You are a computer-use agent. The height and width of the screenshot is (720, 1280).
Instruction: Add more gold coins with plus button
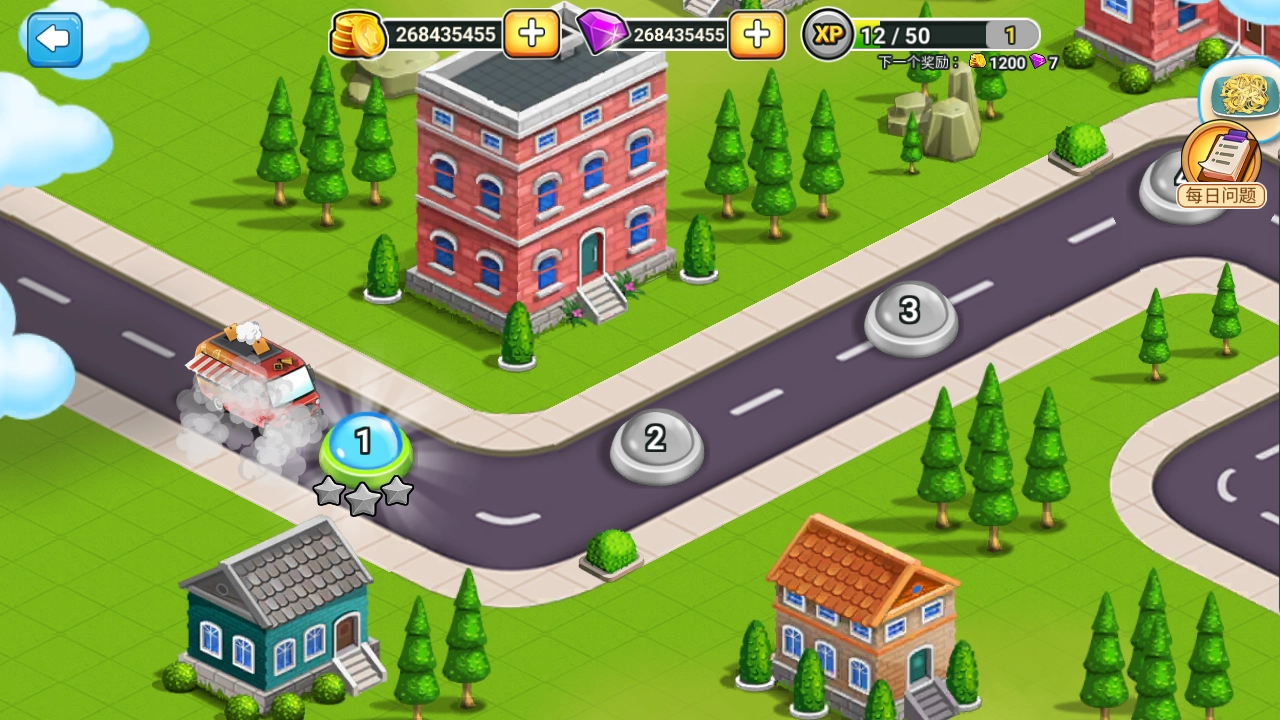tap(531, 34)
